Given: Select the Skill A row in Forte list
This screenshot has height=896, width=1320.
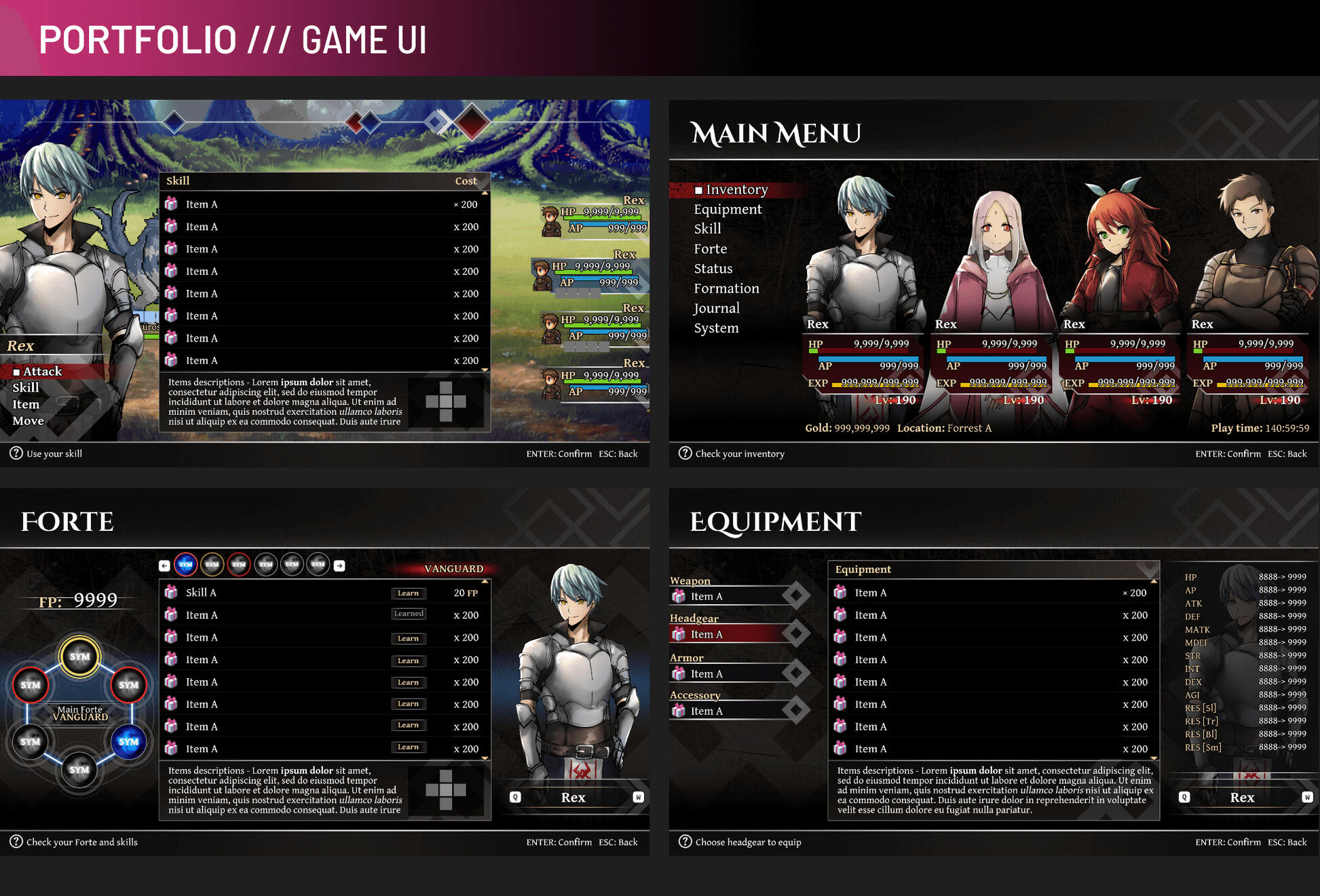Looking at the screenshot, I should (x=271, y=593).
